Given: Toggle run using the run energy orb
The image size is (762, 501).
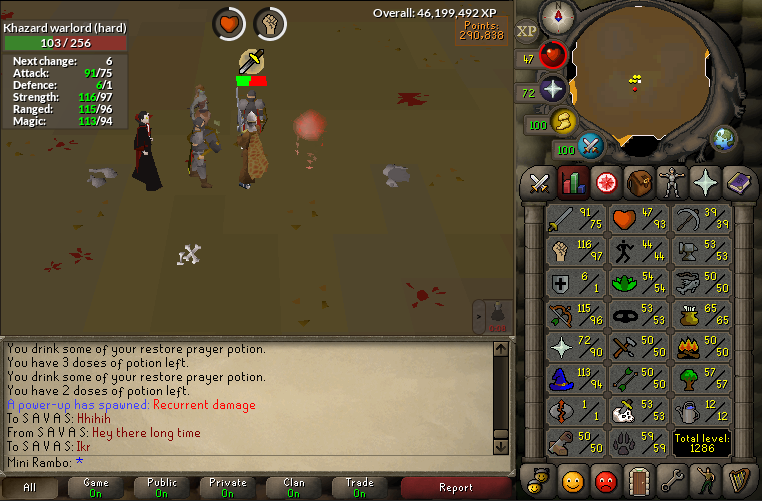Looking at the screenshot, I should (x=563, y=122).
